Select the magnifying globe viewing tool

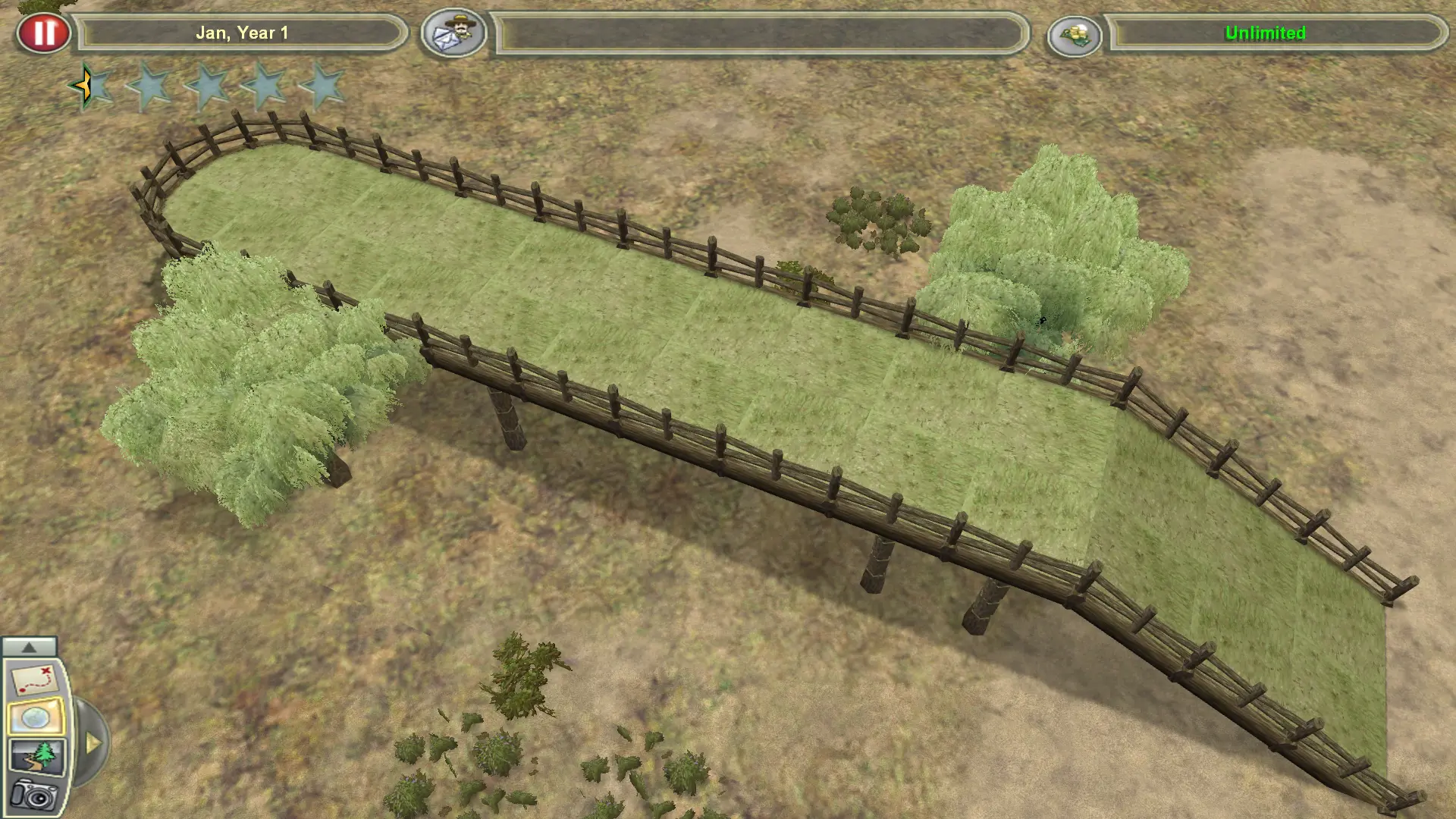(x=36, y=716)
